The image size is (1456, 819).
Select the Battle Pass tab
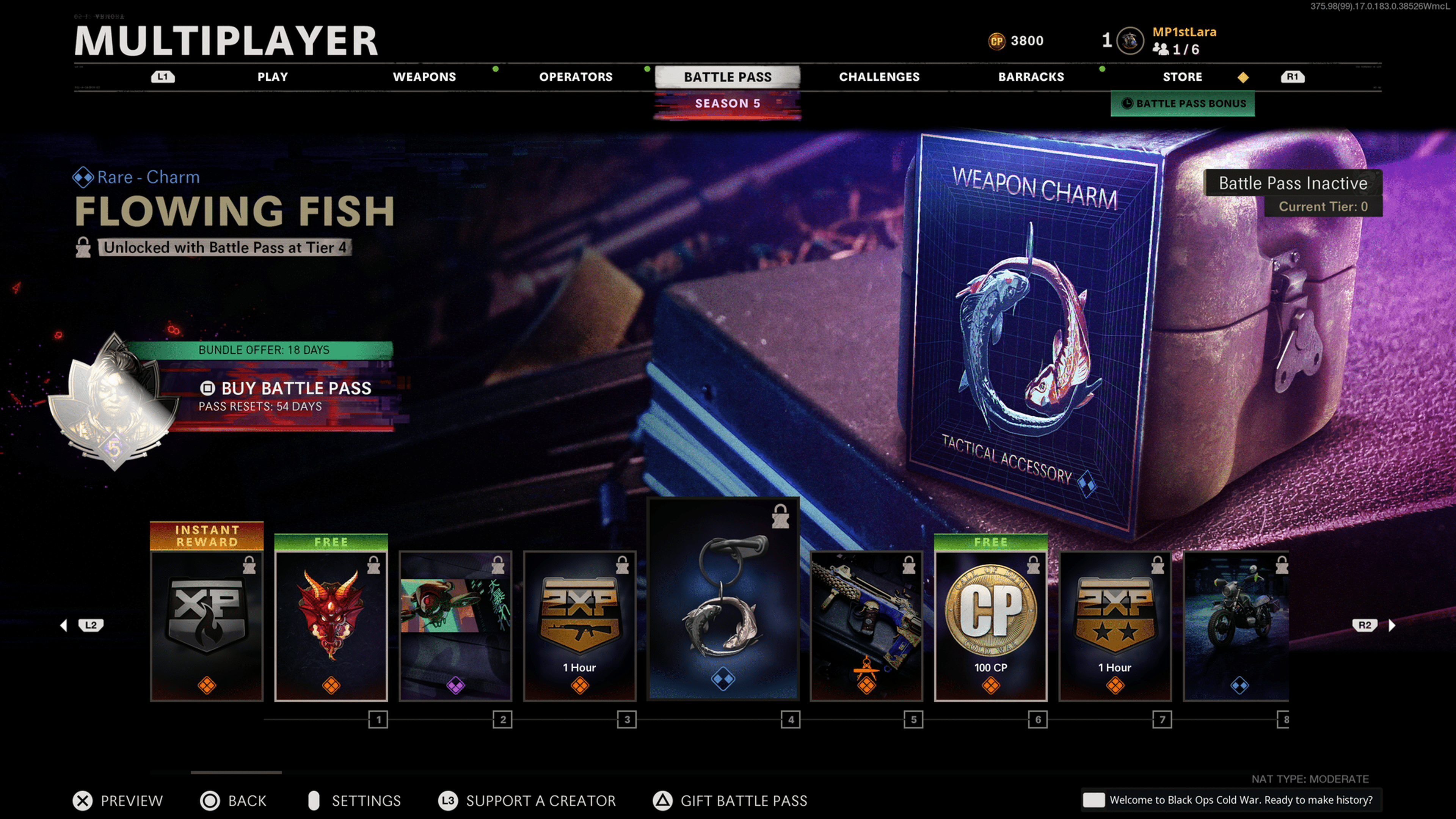point(728,77)
